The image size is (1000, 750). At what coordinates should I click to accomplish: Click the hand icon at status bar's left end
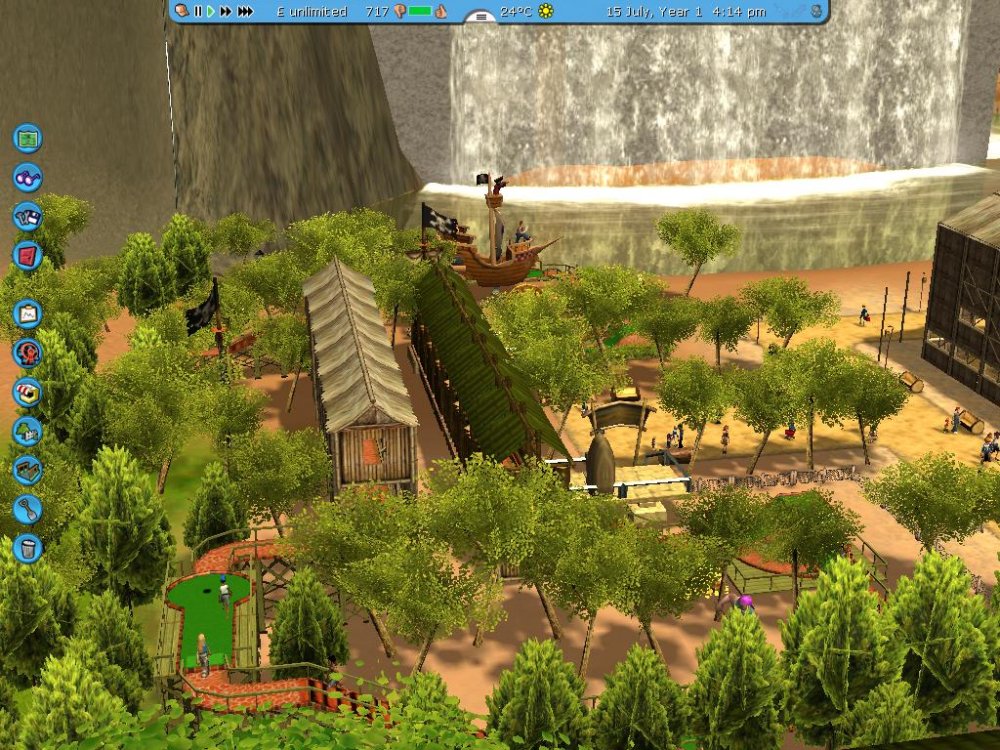click(181, 11)
